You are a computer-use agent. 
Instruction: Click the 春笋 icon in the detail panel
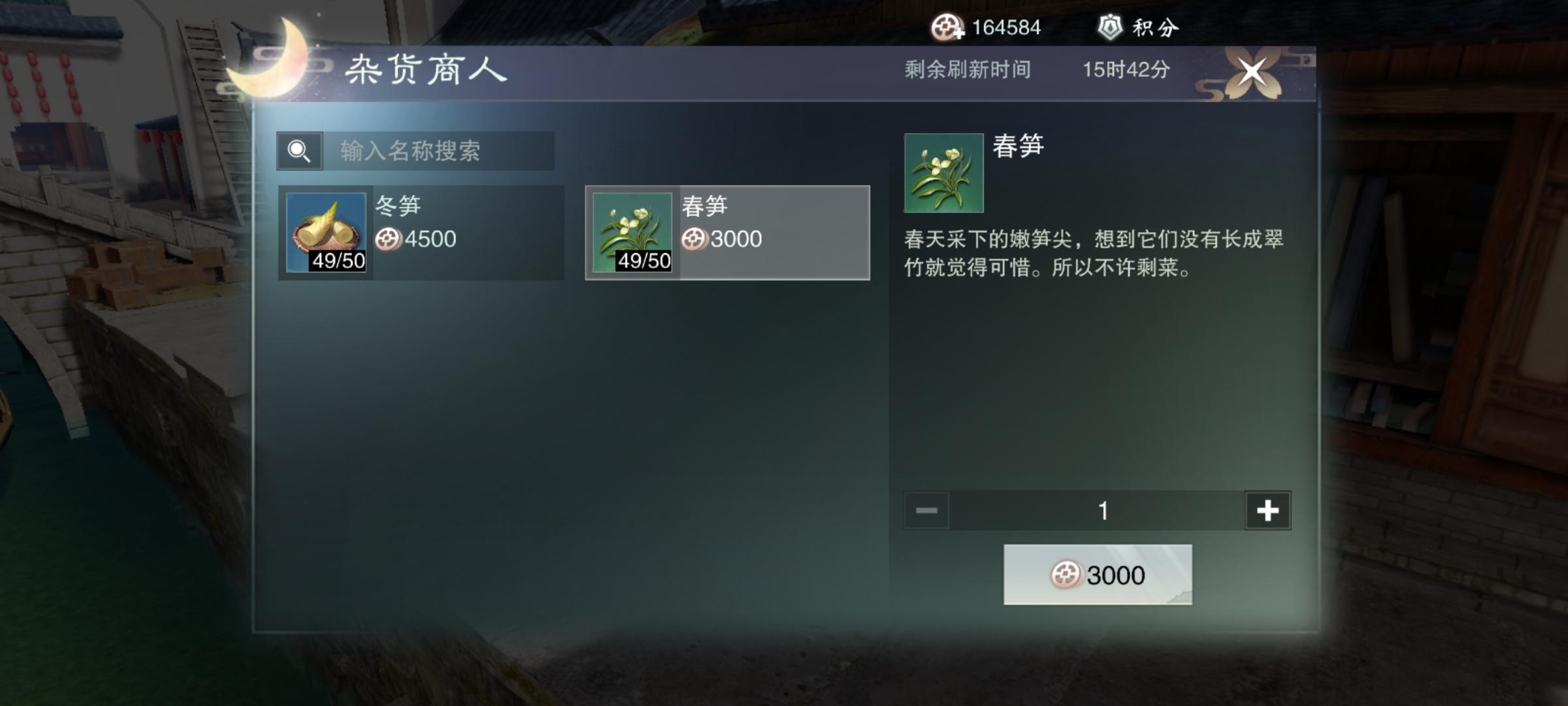point(943,171)
